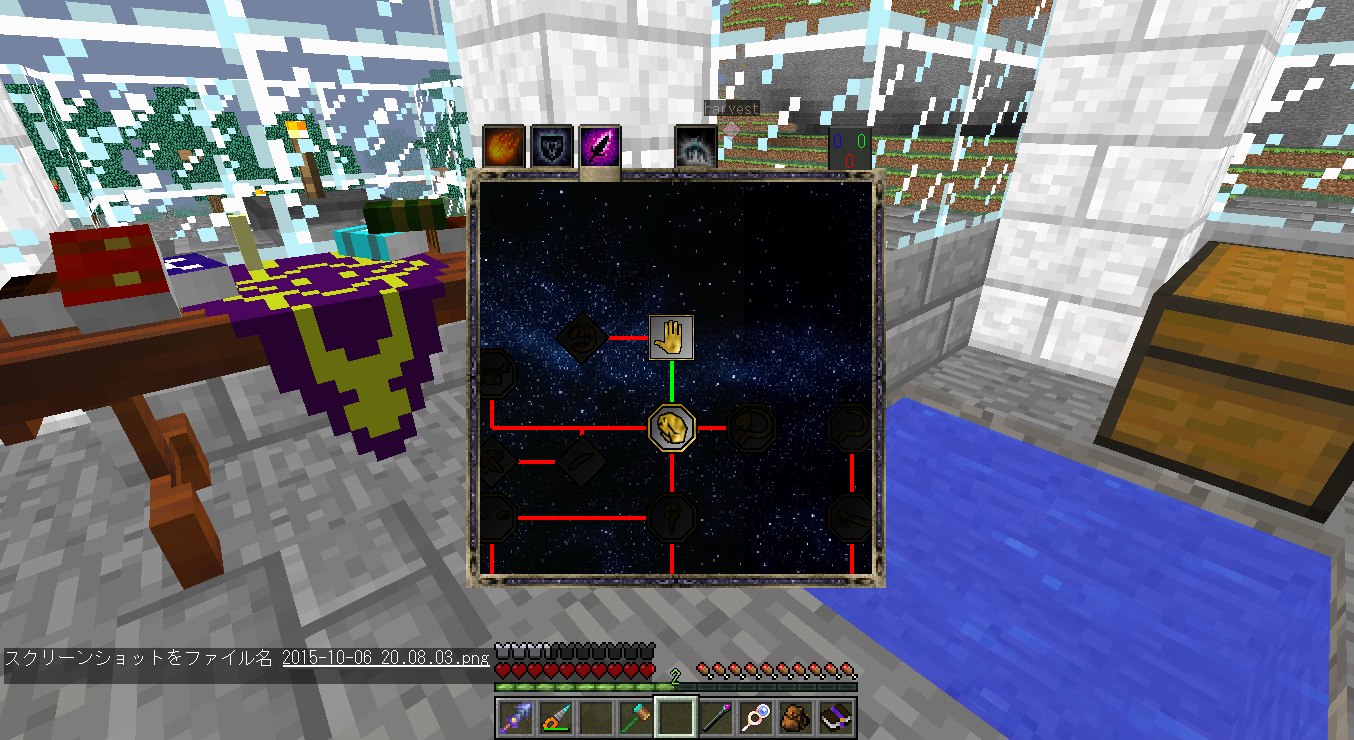
Task: Open the screenshot file link in chat
Action: [387, 658]
